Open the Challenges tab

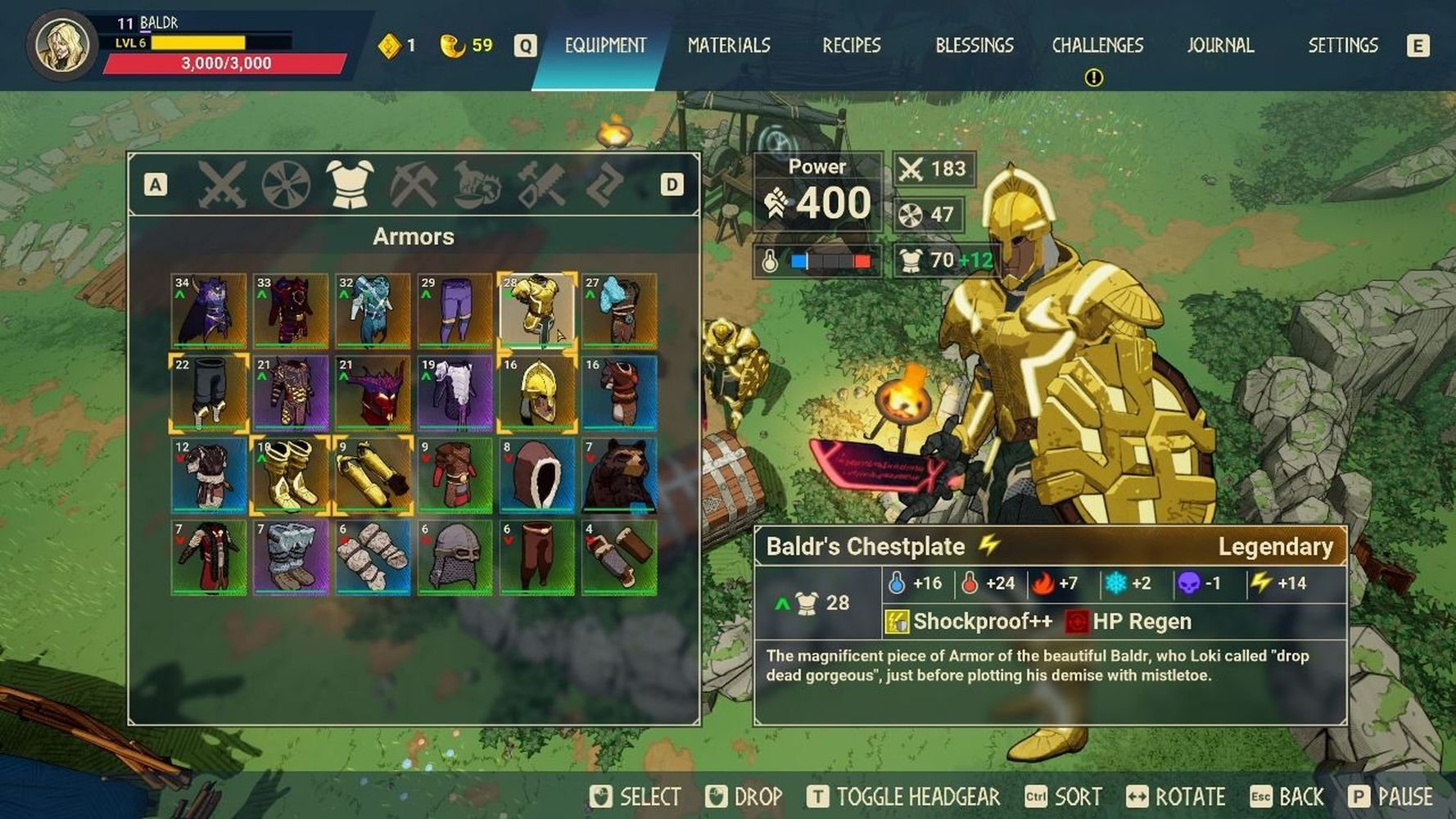pyautogui.click(x=1097, y=46)
